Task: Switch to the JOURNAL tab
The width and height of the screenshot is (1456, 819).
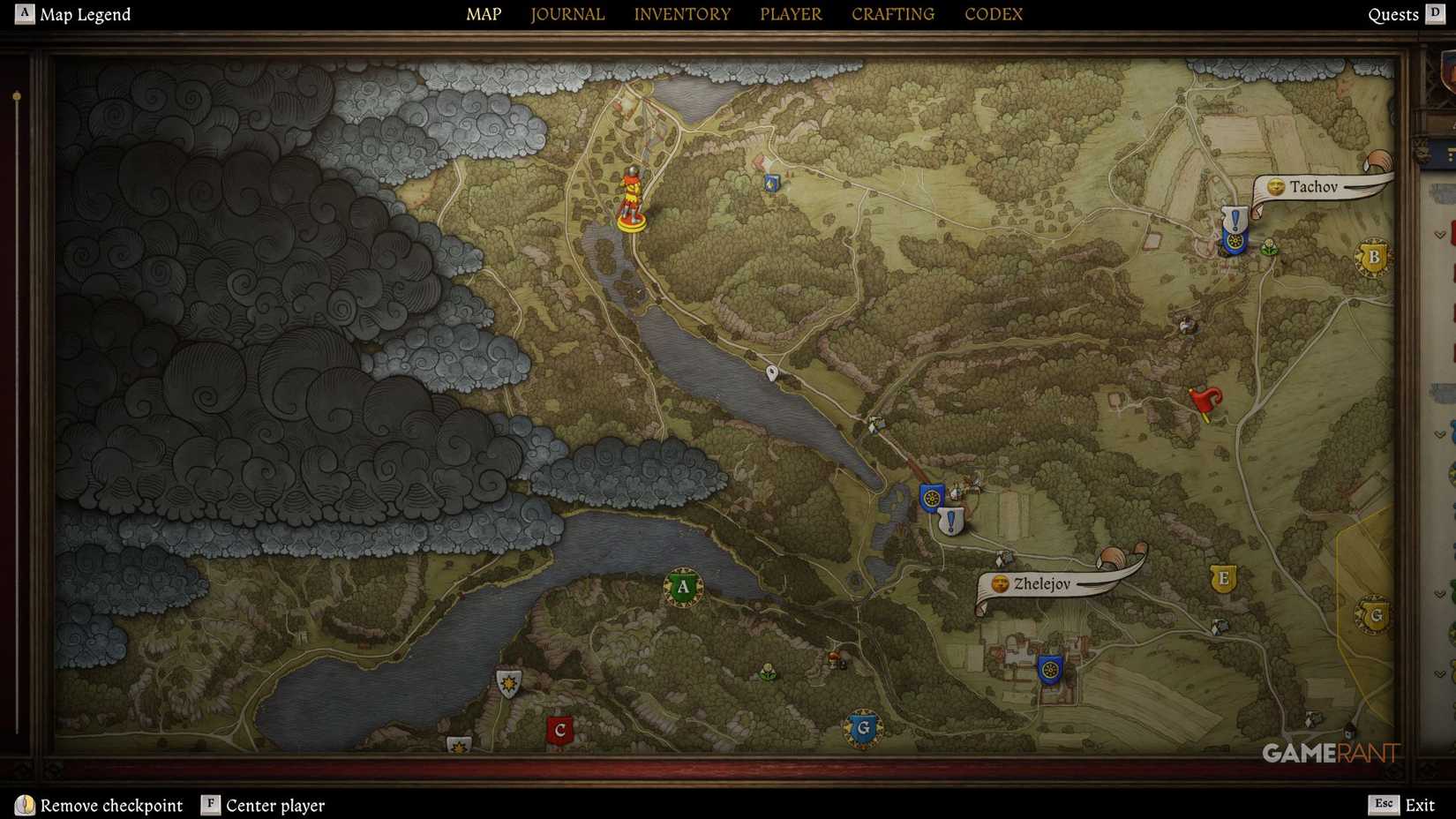Action: tap(567, 14)
